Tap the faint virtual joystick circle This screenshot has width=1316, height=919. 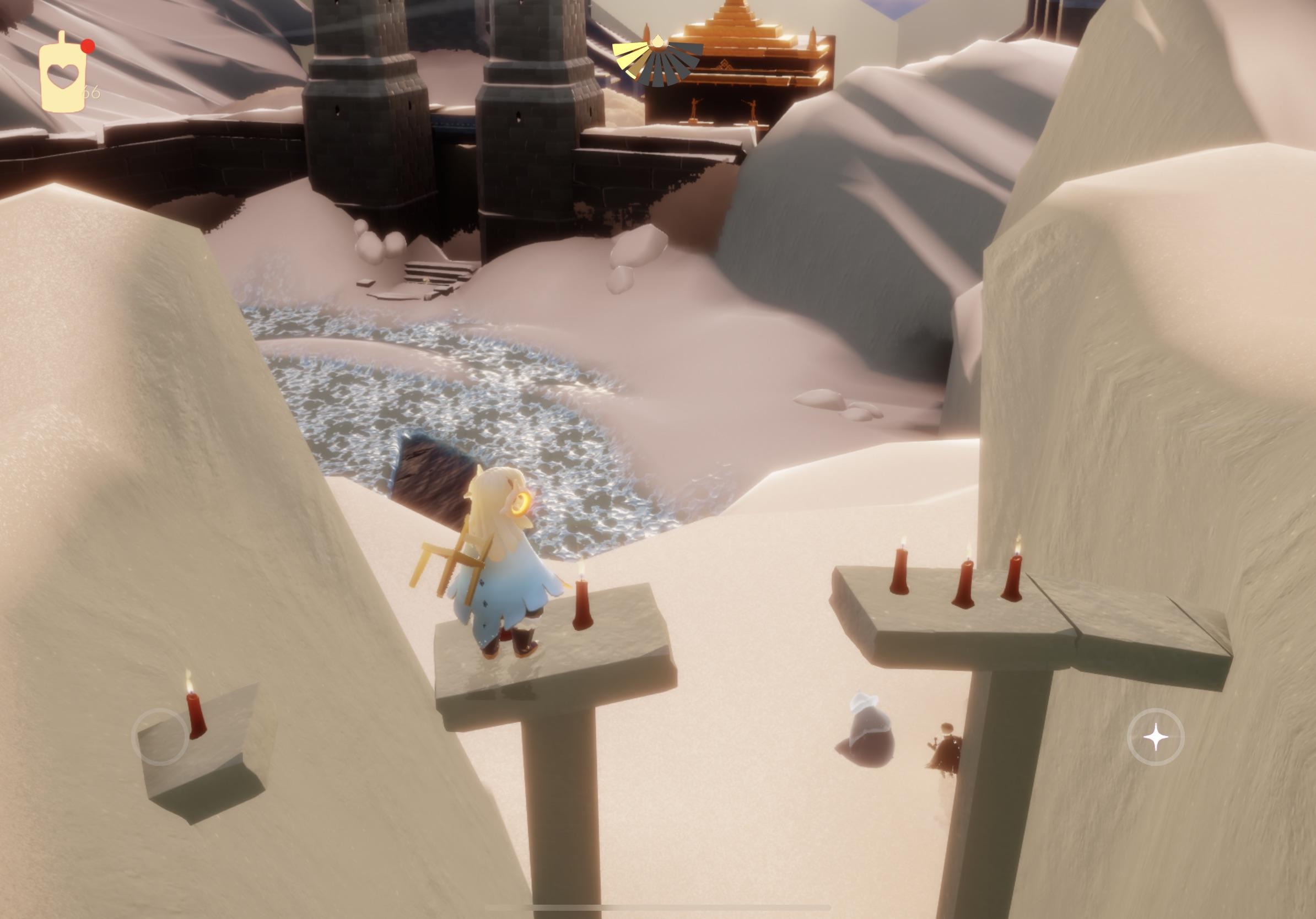[160, 737]
